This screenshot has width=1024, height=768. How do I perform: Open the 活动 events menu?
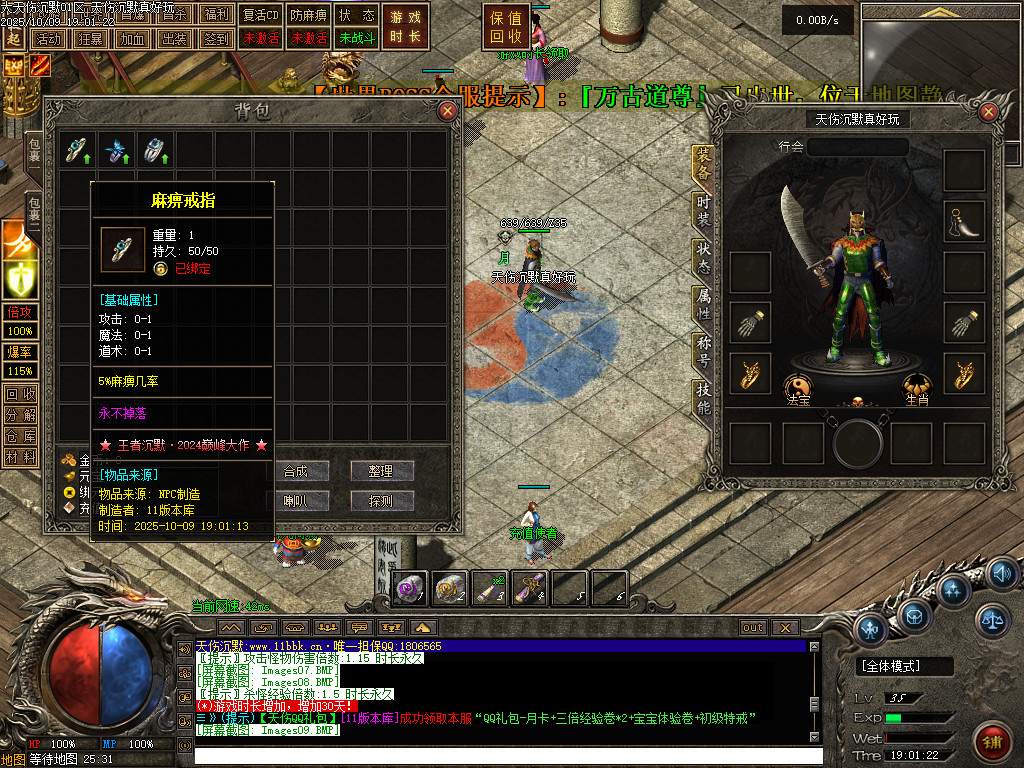[47, 39]
